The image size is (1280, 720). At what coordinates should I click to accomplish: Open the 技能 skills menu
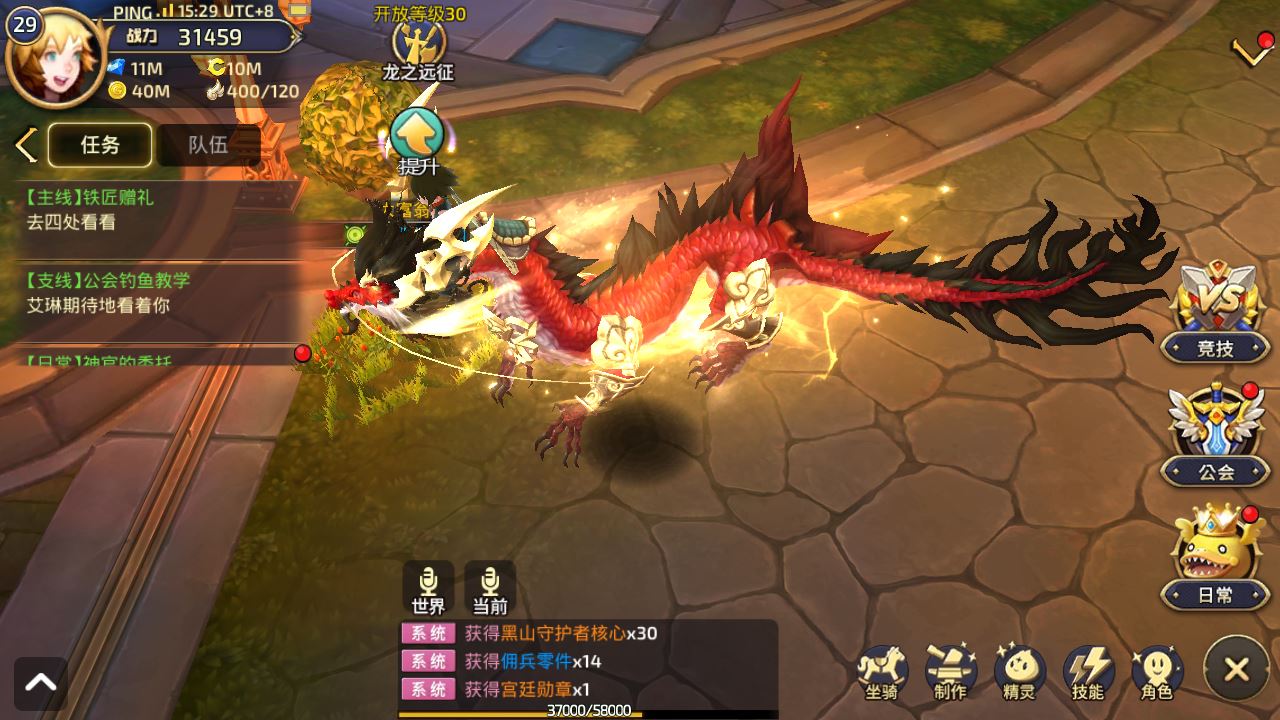[x=1088, y=670]
